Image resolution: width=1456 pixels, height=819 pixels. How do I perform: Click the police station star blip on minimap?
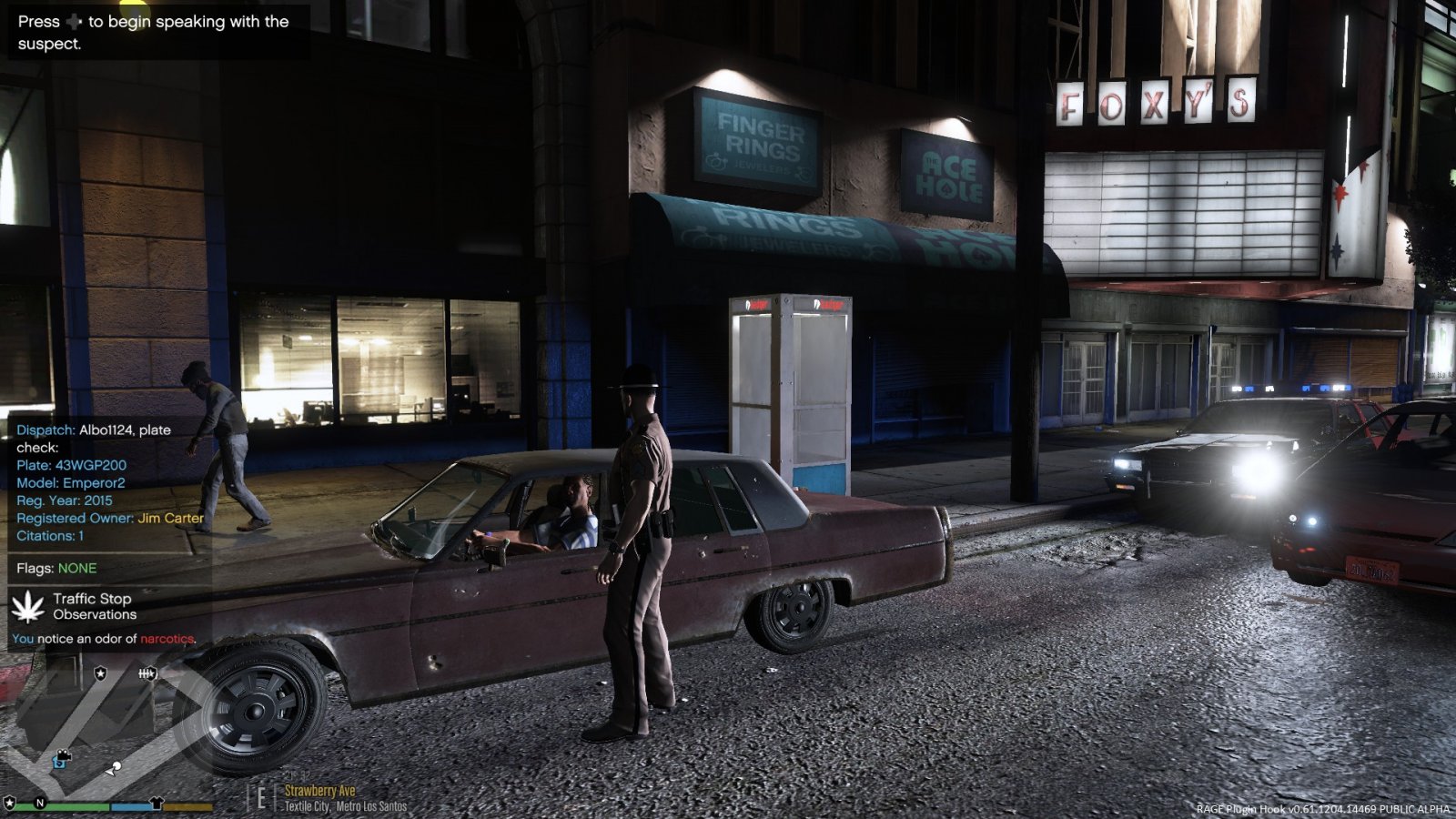tap(100, 673)
